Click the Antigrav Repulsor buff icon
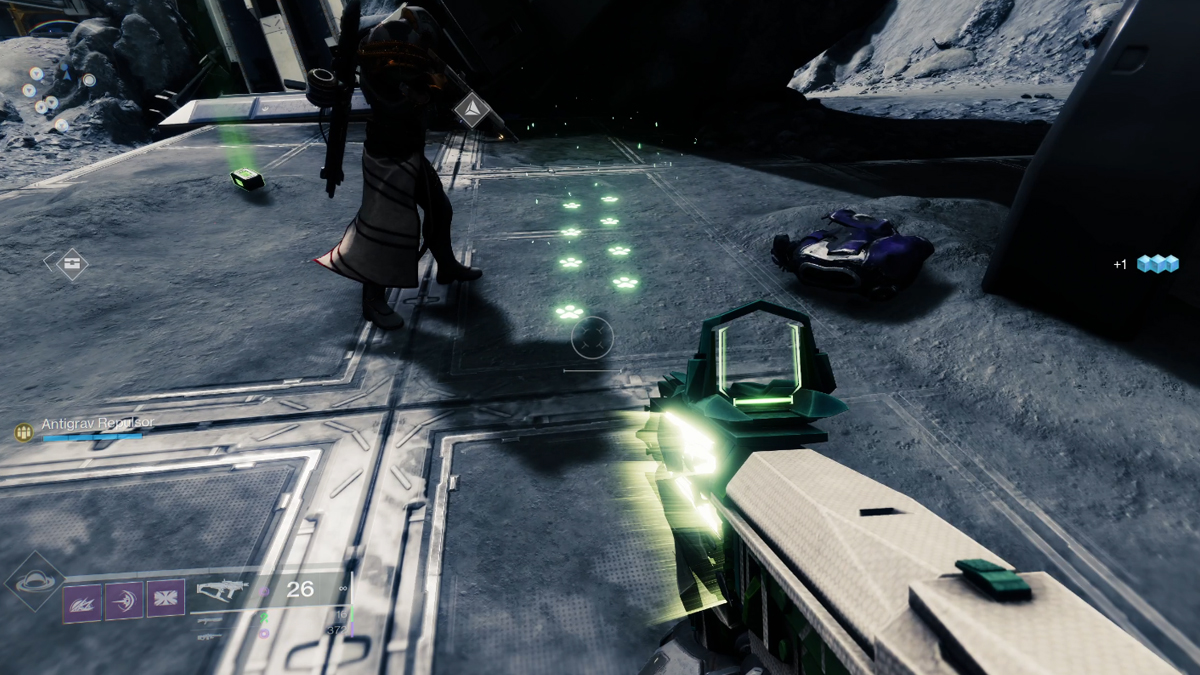The image size is (1200, 675). click(x=23, y=432)
